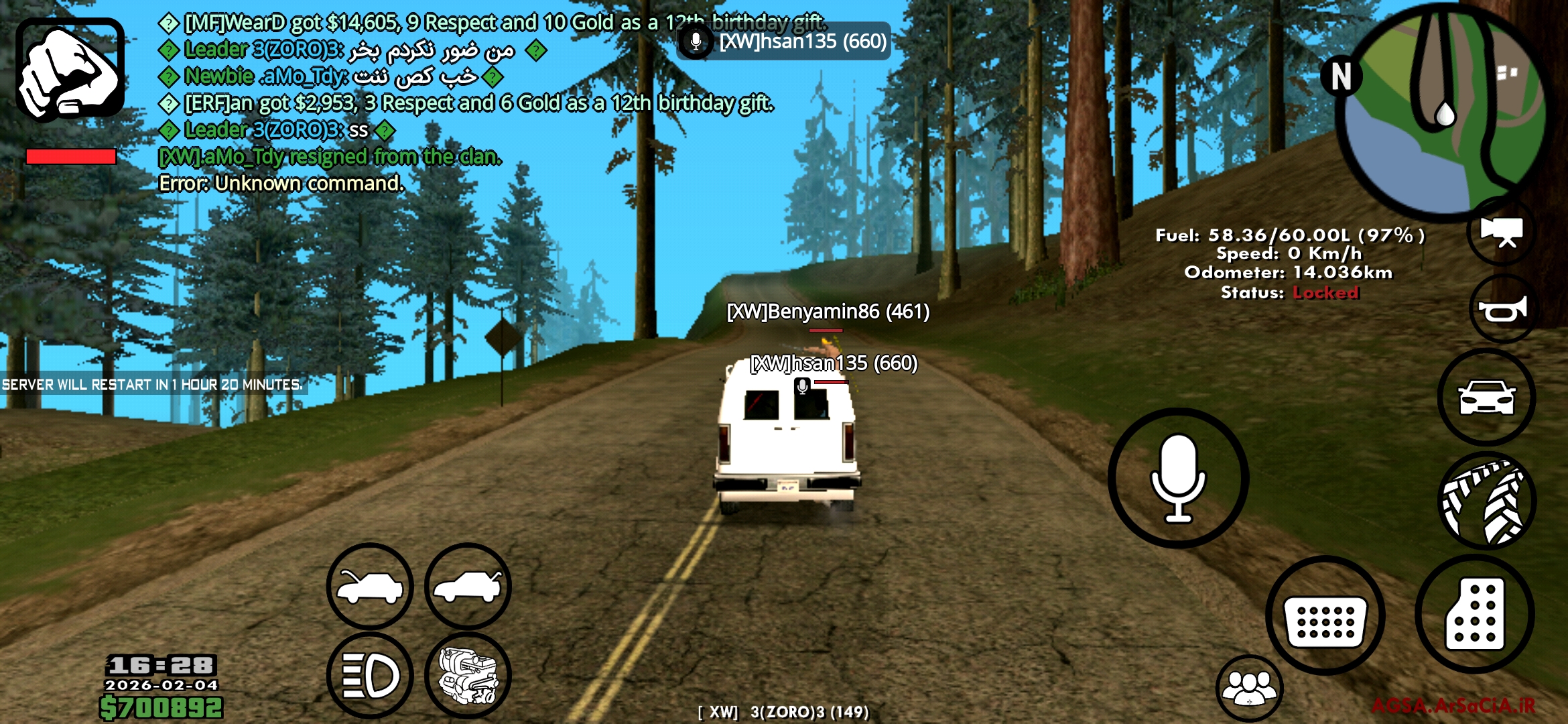Switch the camera view with camera button

[x=1501, y=232]
